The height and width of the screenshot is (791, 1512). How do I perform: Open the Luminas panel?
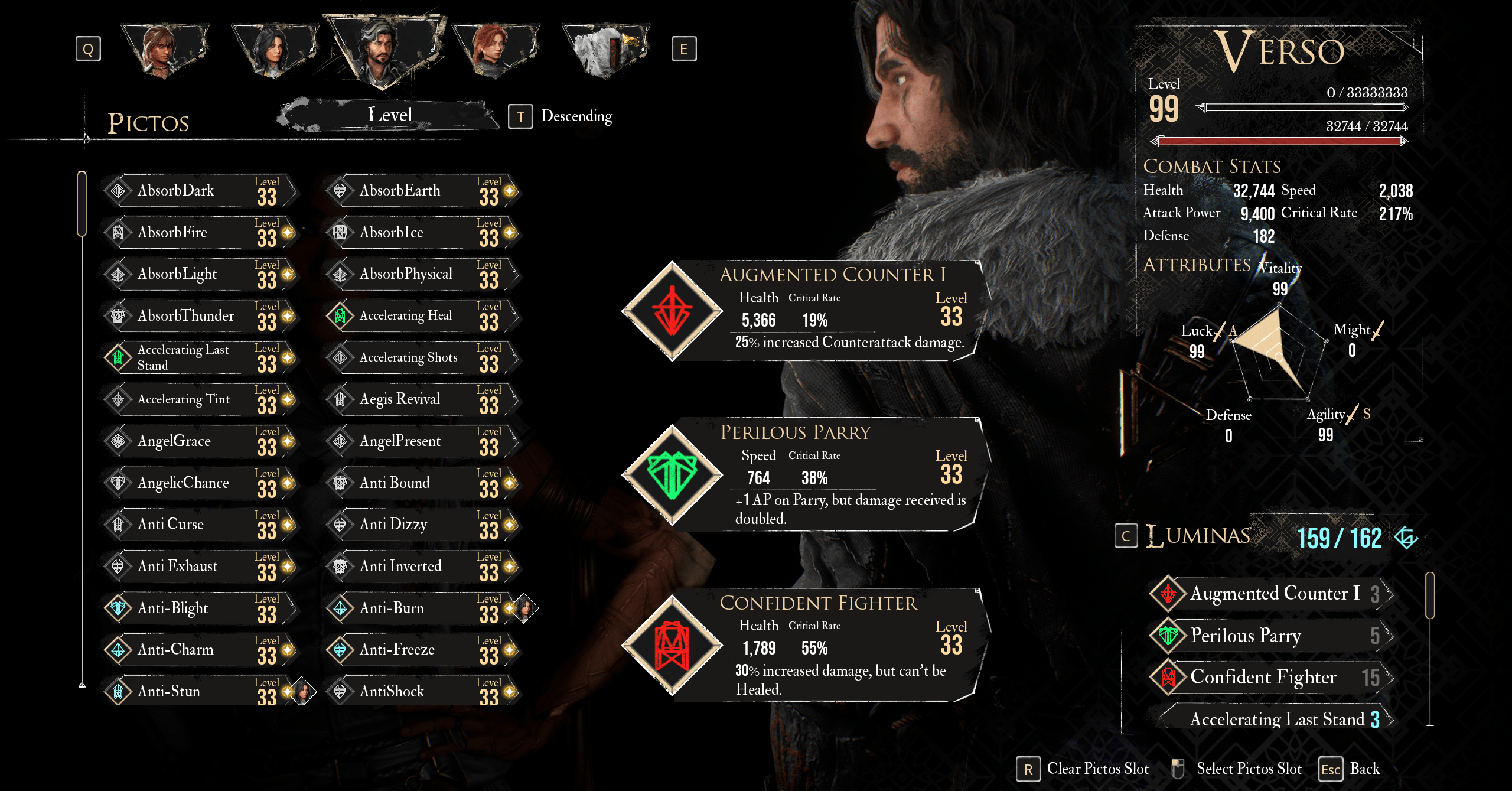(x=1199, y=536)
